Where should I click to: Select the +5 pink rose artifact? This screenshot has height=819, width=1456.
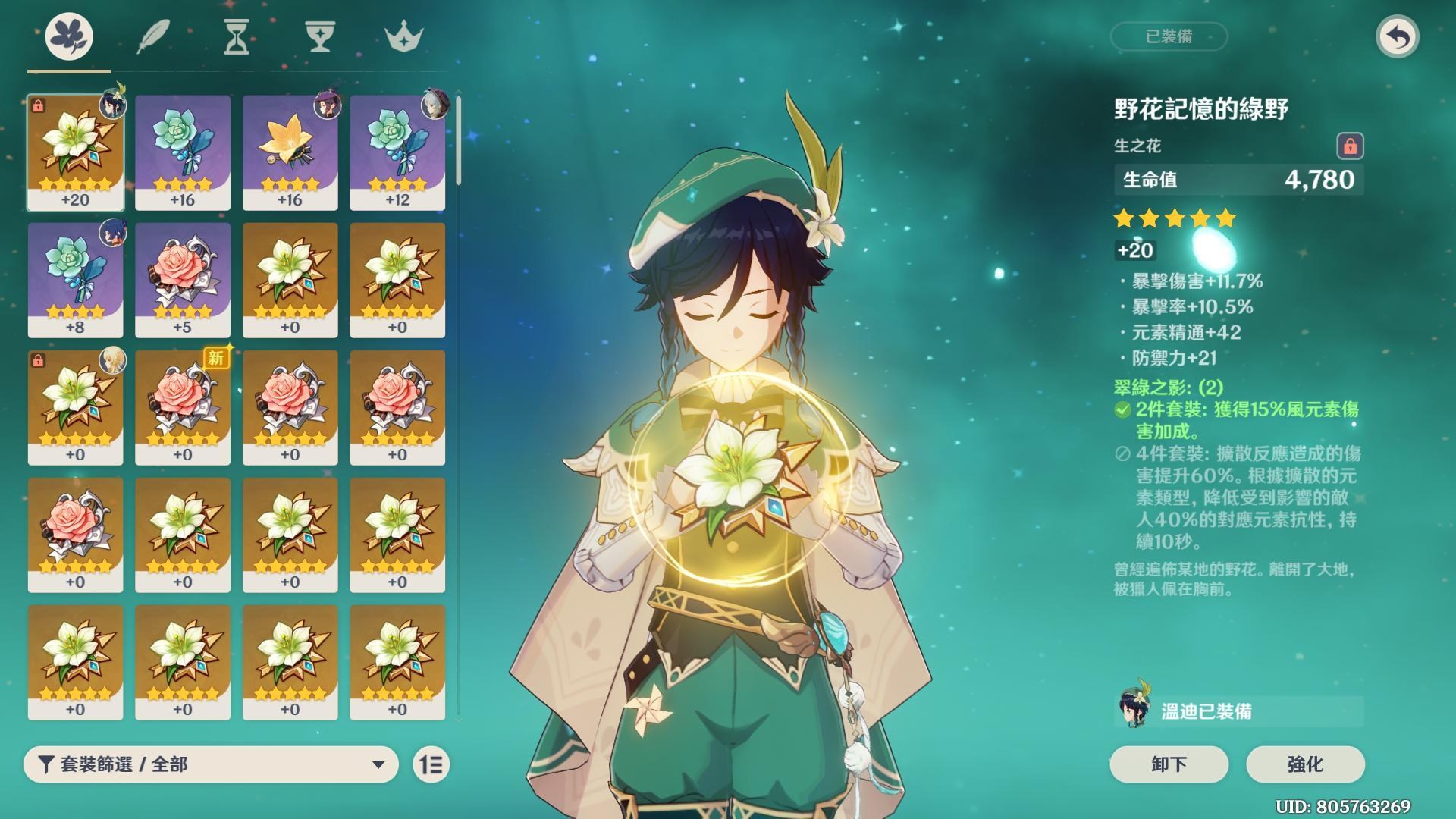pos(183,279)
